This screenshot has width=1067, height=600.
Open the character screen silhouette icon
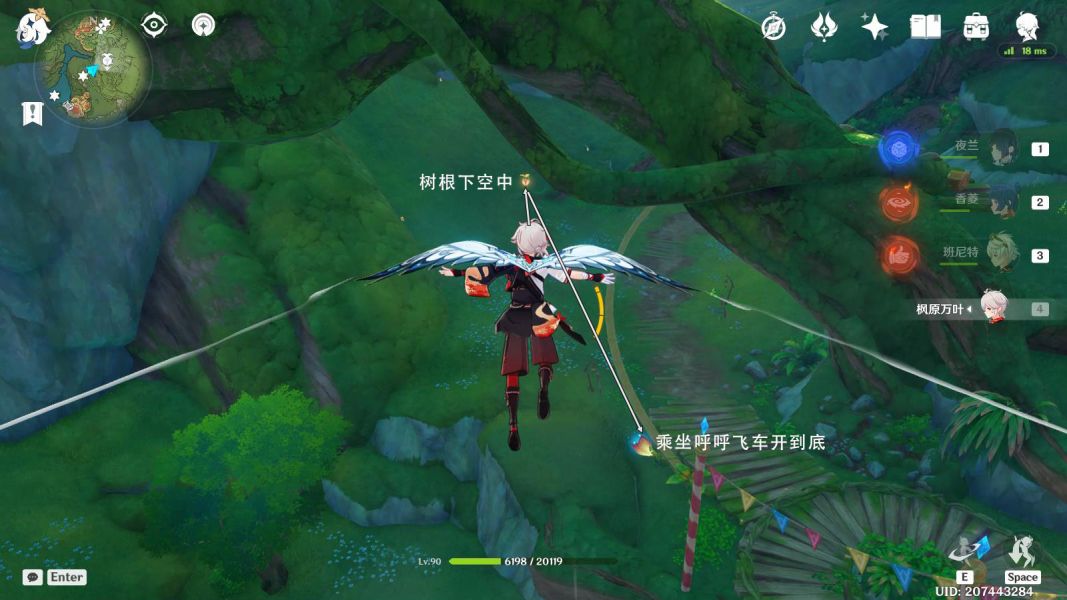coord(1027,25)
